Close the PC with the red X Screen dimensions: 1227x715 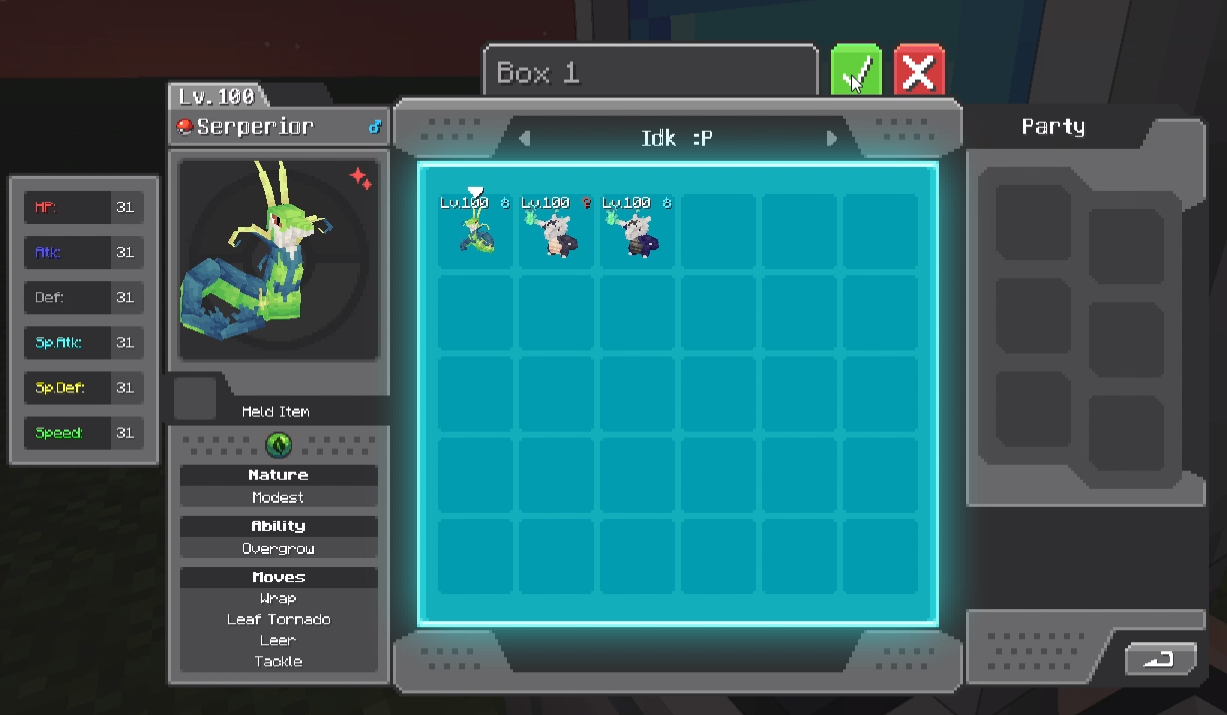[919, 71]
